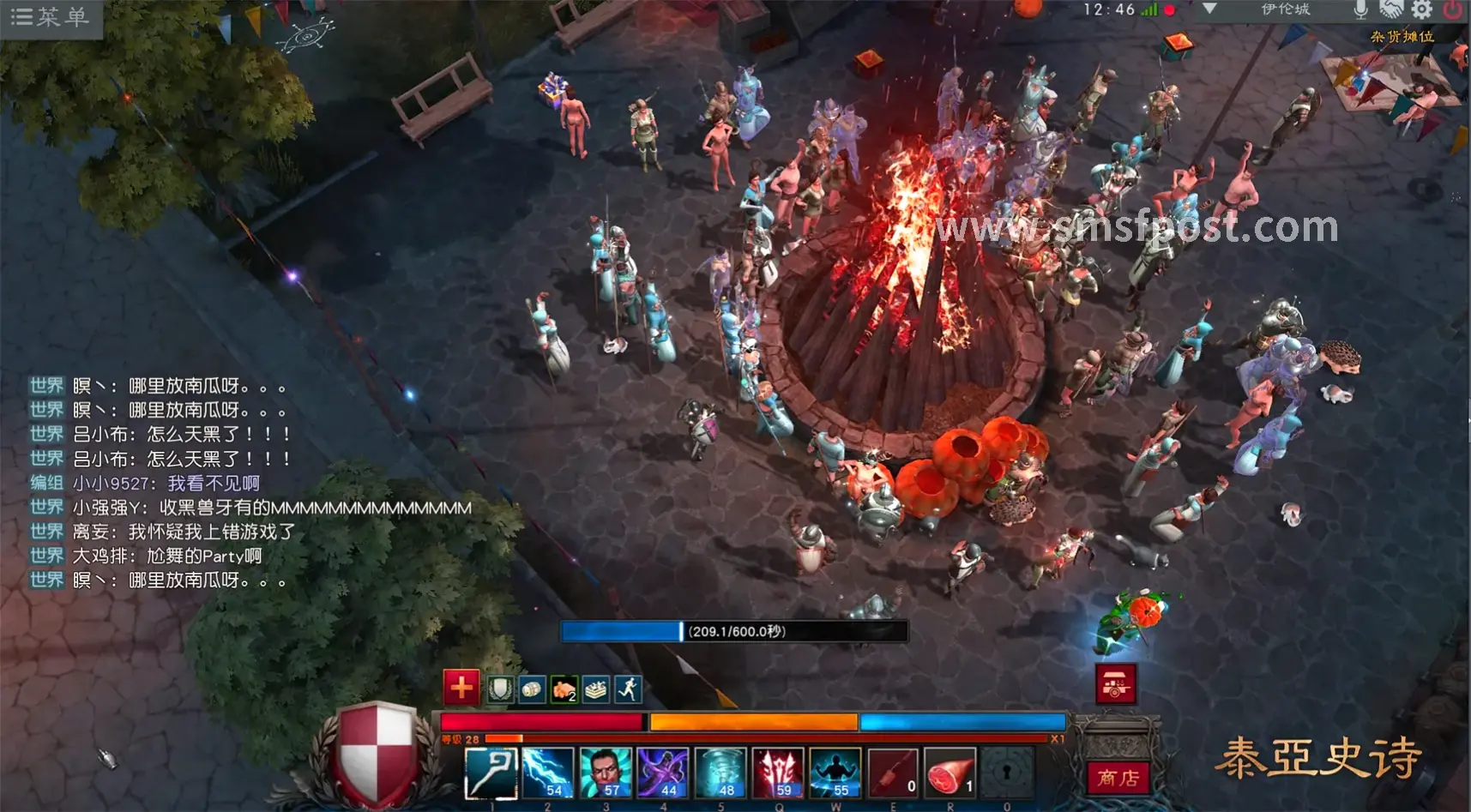This screenshot has height=812, width=1471.
Task: Activate the blue flexing figure ability
Action: (835, 773)
